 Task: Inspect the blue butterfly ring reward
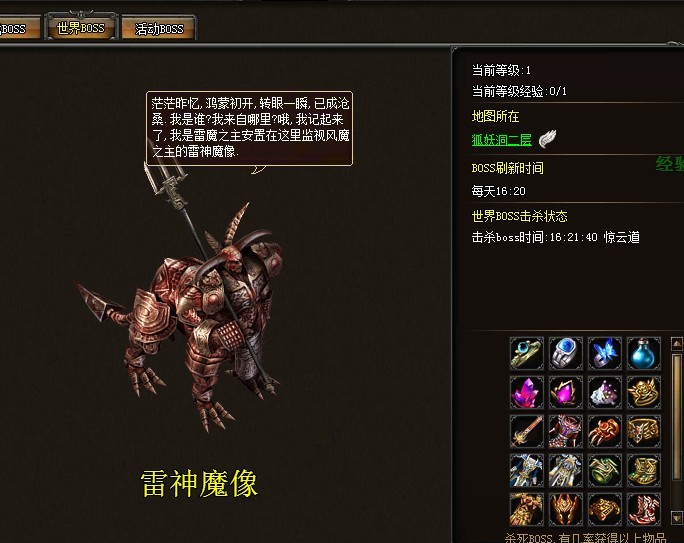click(605, 353)
